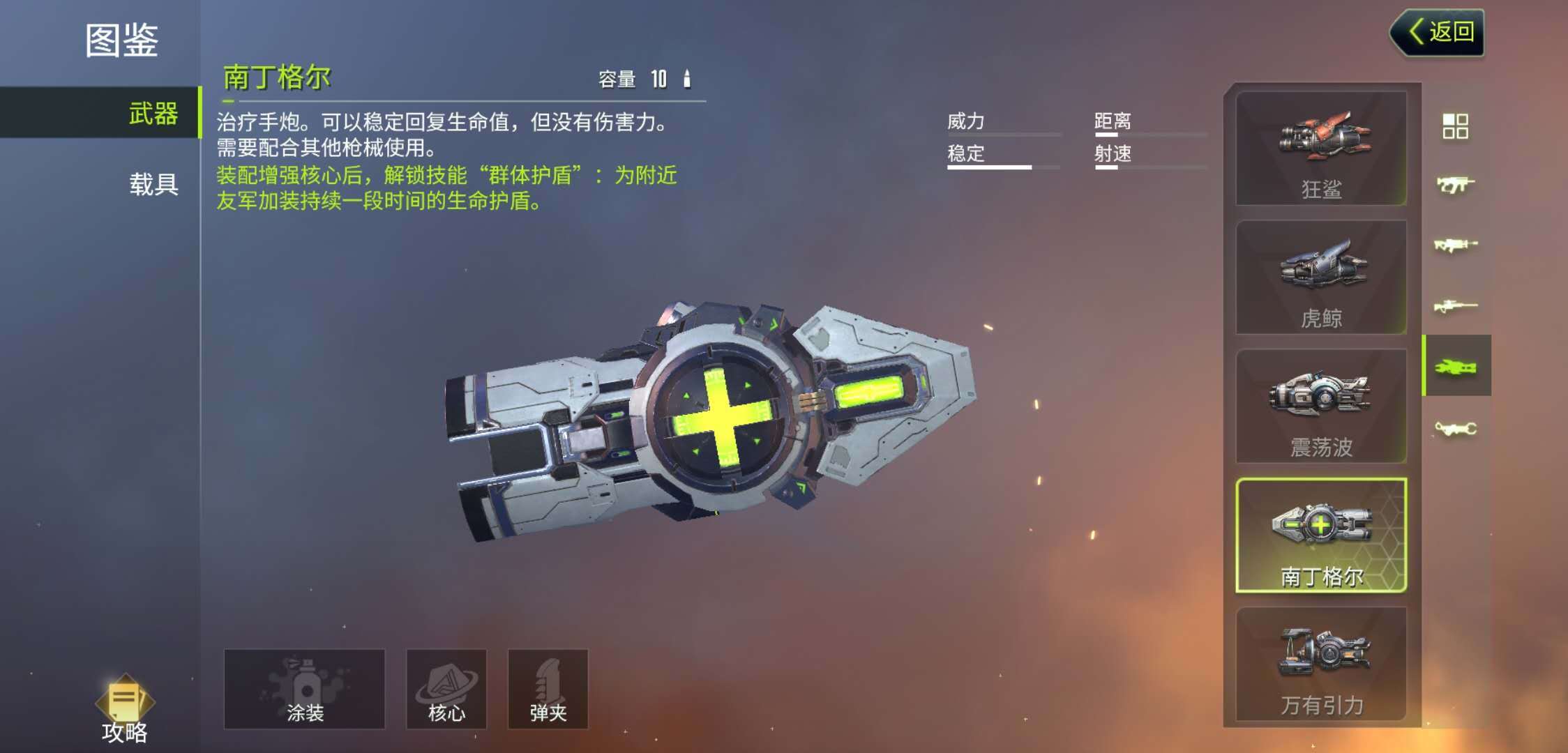Filter by the scoped sniper rifle category icon
Screen dimensions: 1568x753
tap(1456, 305)
